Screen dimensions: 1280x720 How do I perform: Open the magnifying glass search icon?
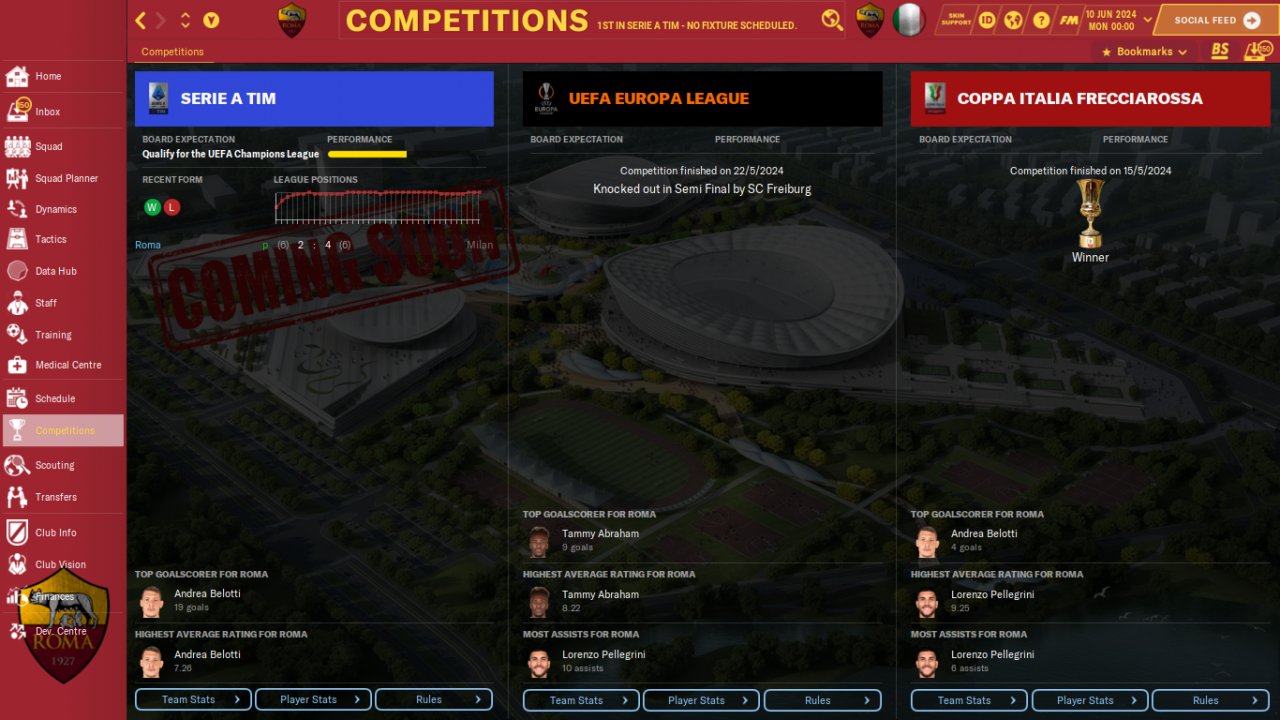[x=832, y=20]
